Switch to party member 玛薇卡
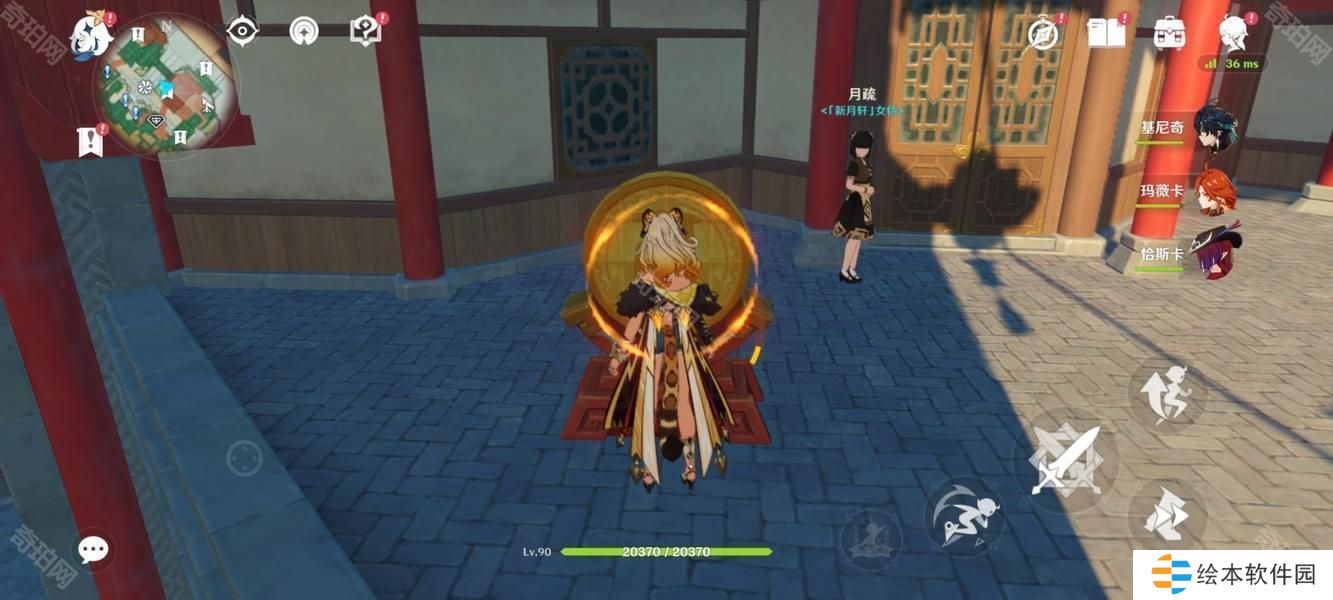 [x=1214, y=190]
